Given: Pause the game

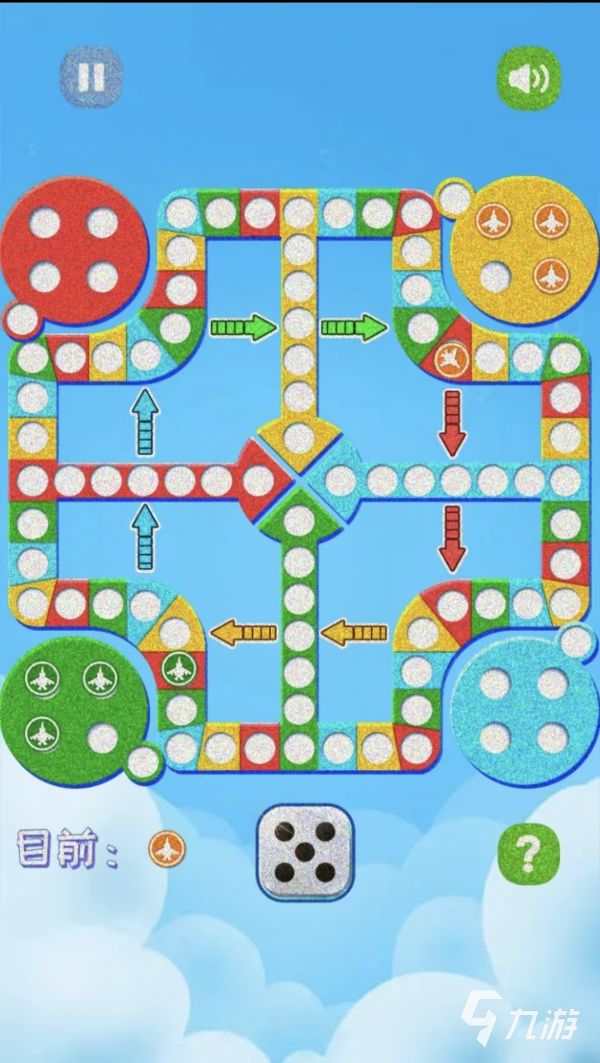Looking at the screenshot, I should [x=91, y=76].
